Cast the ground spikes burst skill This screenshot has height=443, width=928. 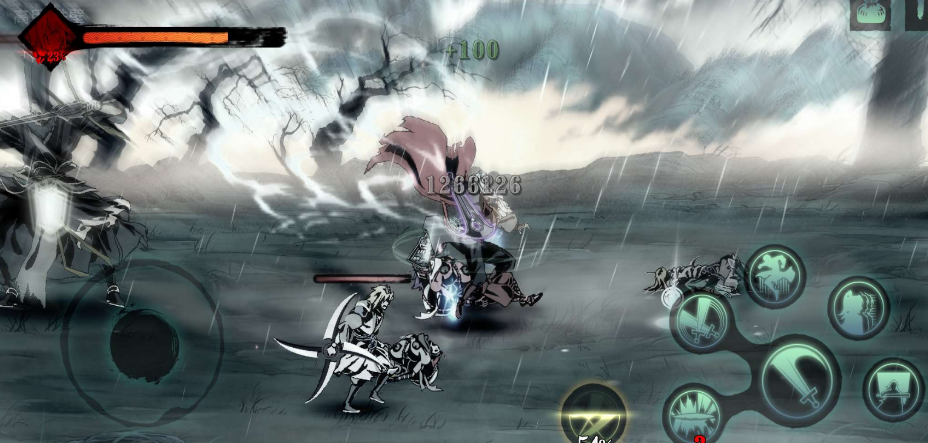pos(696,412)
